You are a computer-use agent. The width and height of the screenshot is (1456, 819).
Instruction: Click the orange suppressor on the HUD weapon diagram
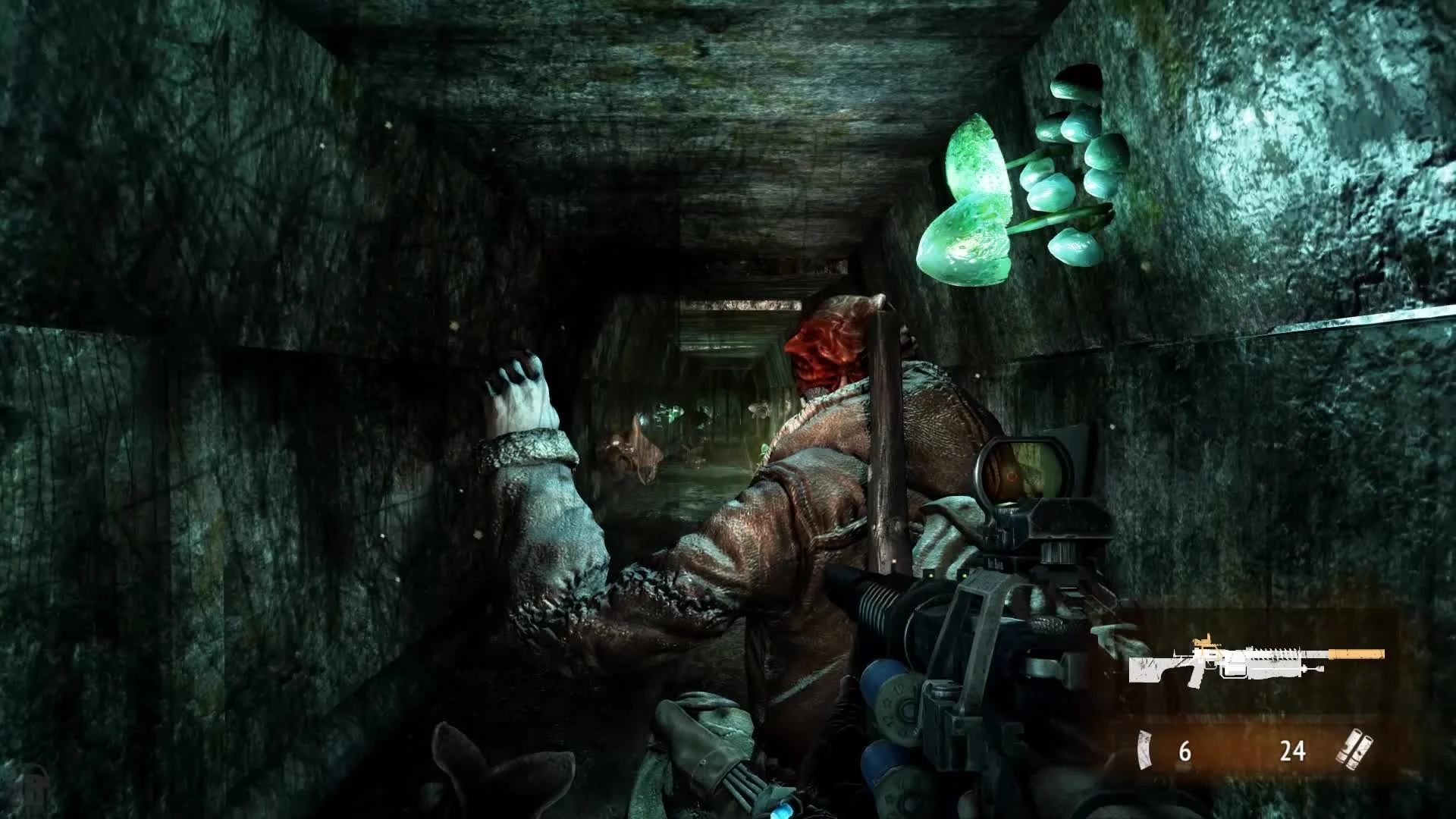1356,654
